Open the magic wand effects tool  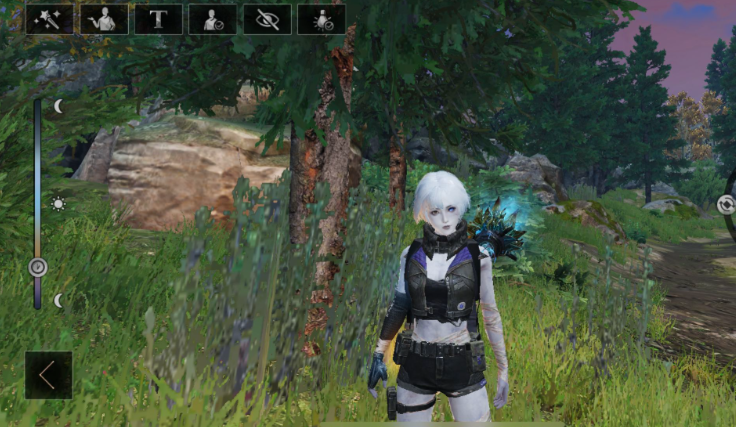tap(49, 19)
